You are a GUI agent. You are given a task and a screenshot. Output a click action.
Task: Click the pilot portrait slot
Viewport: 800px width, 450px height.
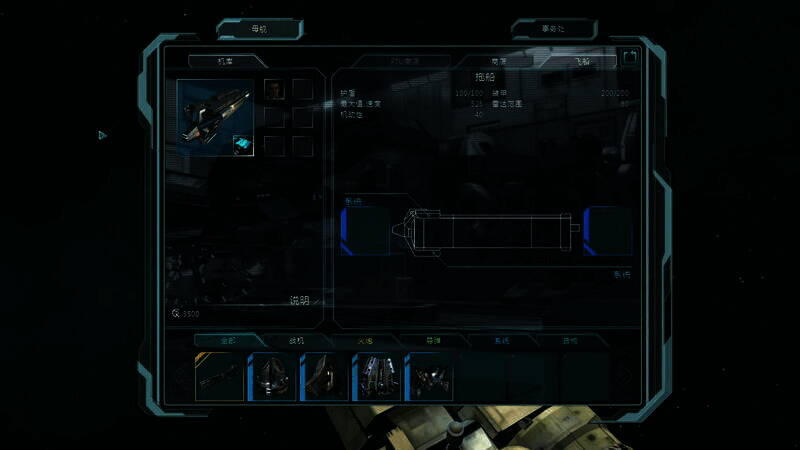(274, 90)
